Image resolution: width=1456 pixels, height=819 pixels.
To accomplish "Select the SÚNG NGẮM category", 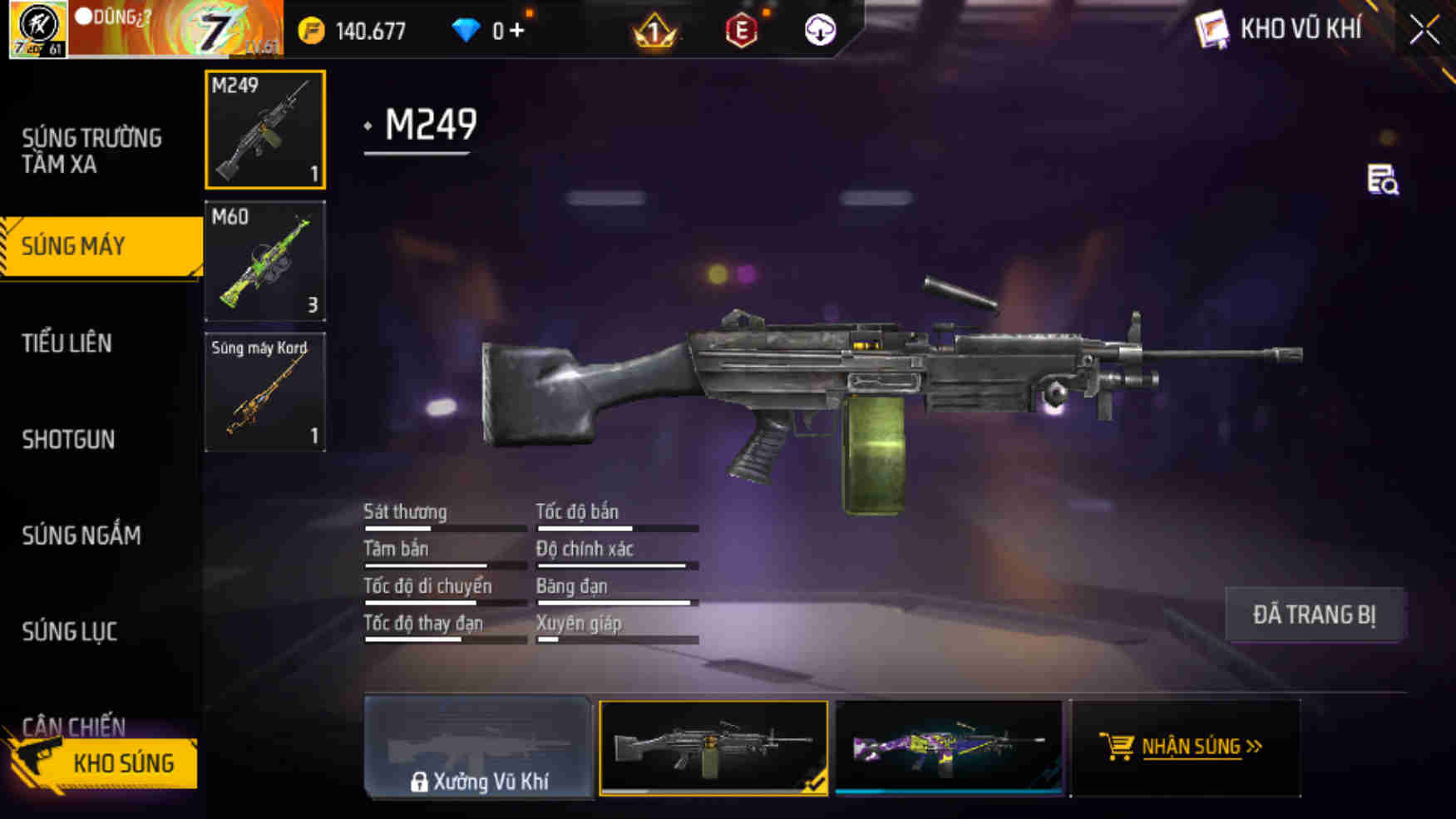I will point(81,536).
